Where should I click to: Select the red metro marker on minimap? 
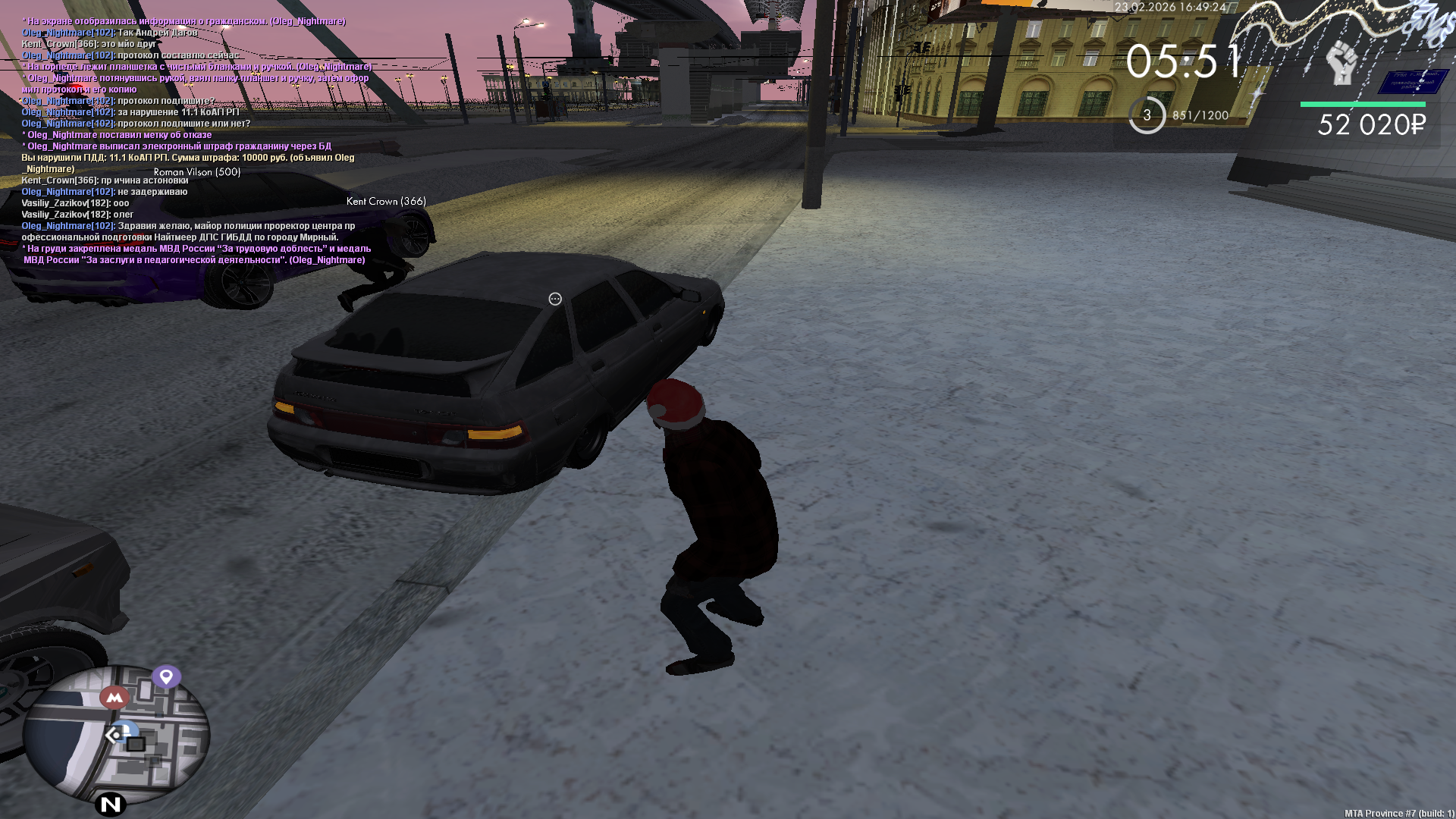click(115, 697)
